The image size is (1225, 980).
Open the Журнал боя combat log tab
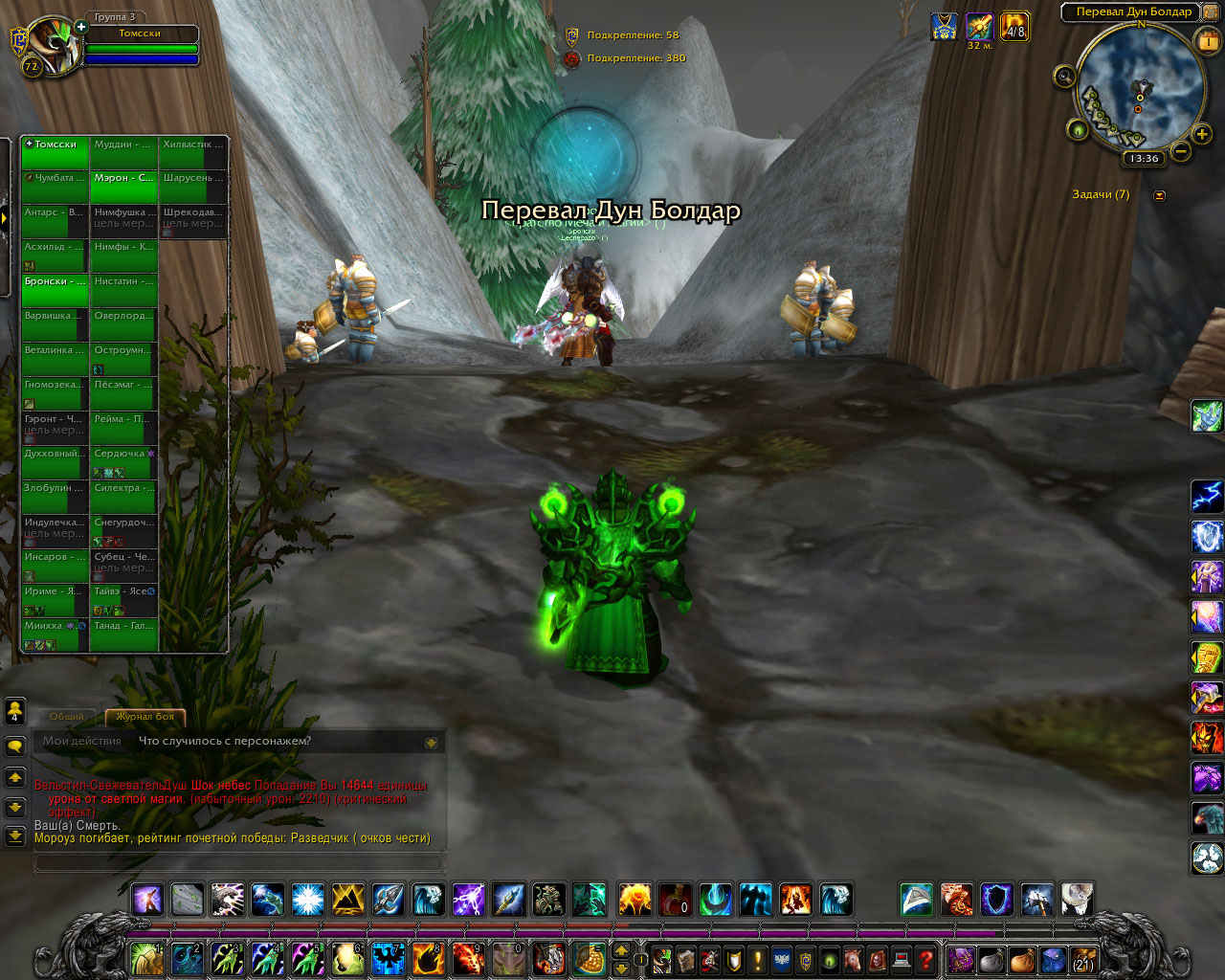click(x=145, y=716)
